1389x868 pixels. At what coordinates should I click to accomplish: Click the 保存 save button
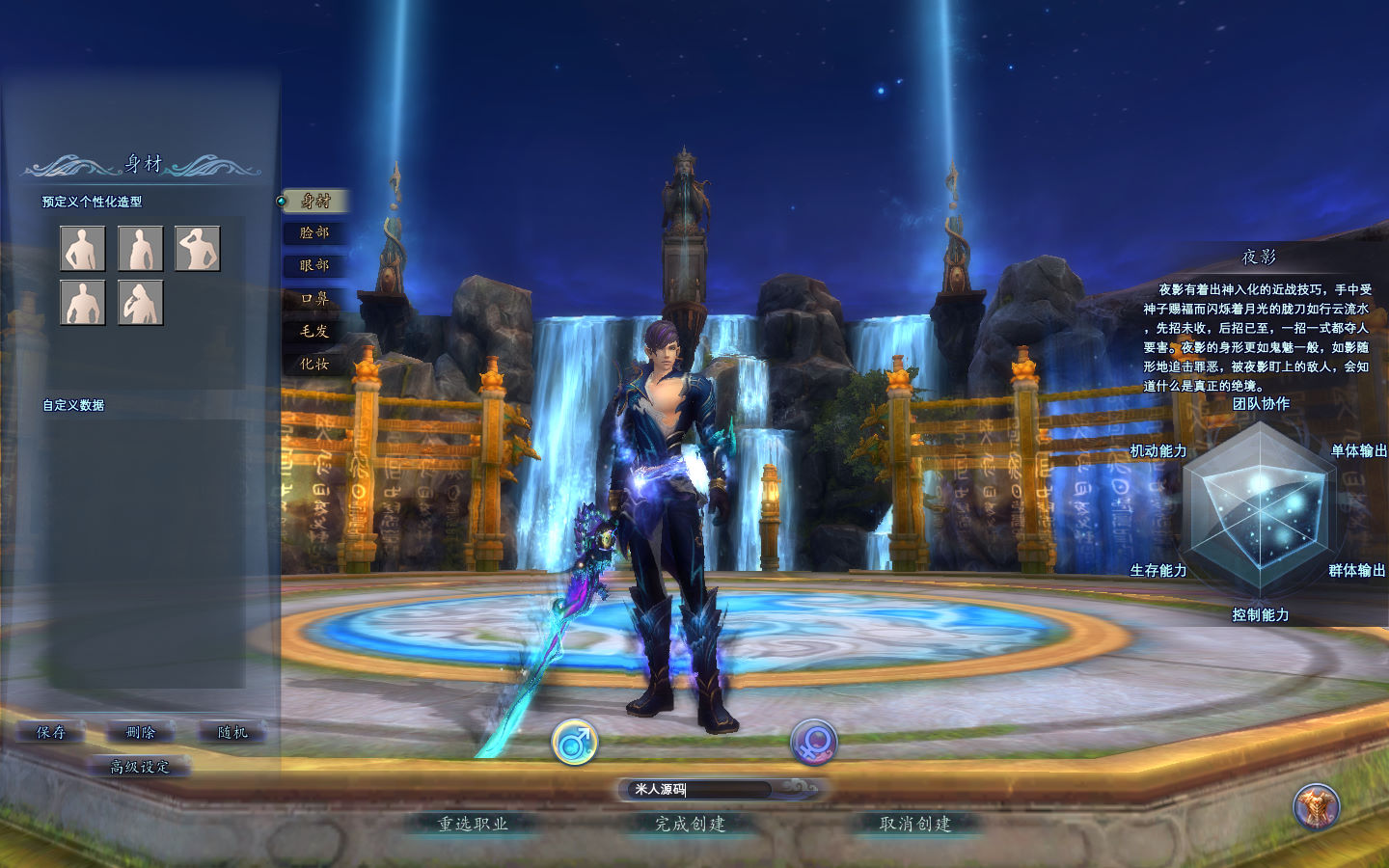pos(51,733)
